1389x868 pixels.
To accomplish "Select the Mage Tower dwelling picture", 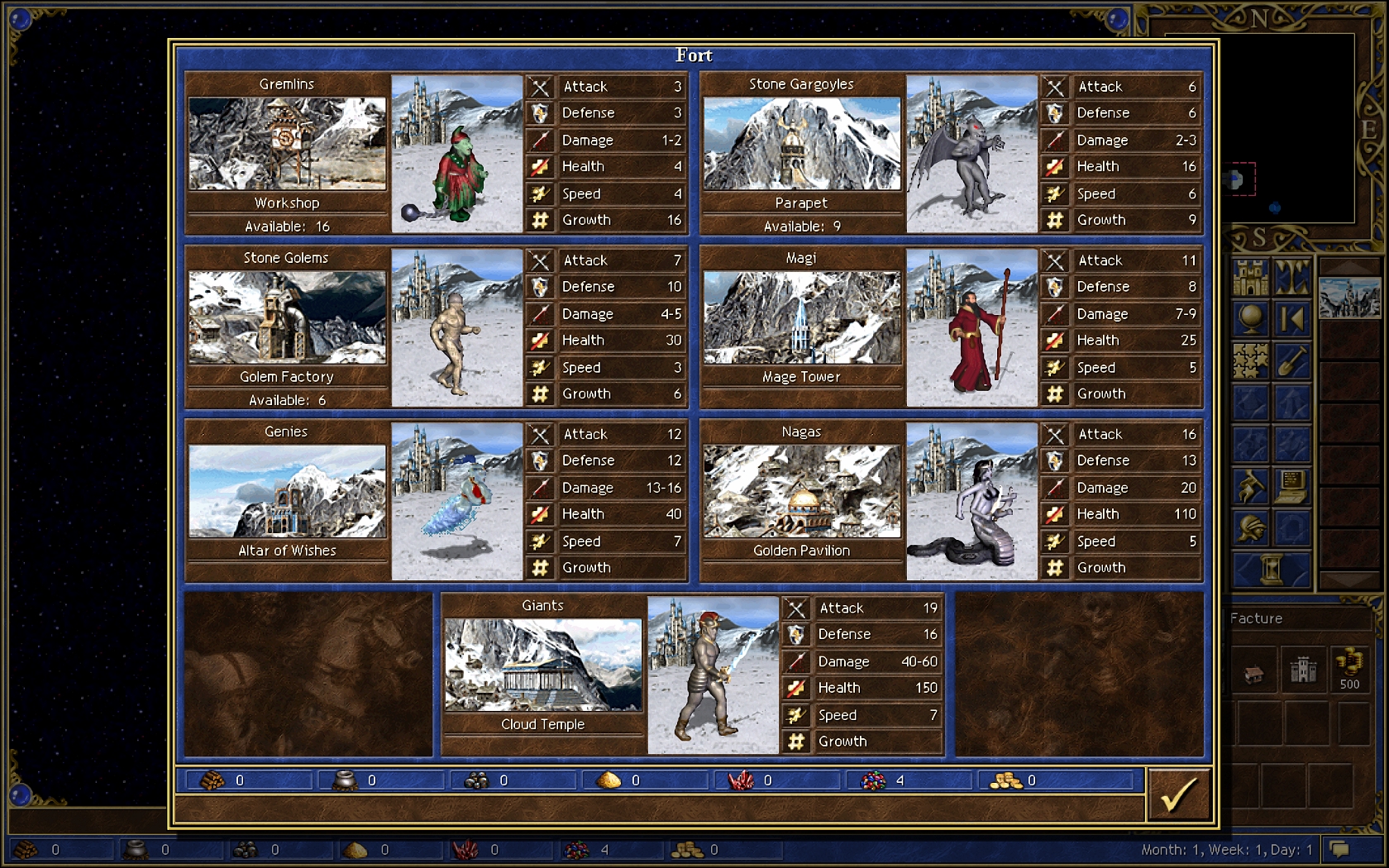I will [801, 317].
